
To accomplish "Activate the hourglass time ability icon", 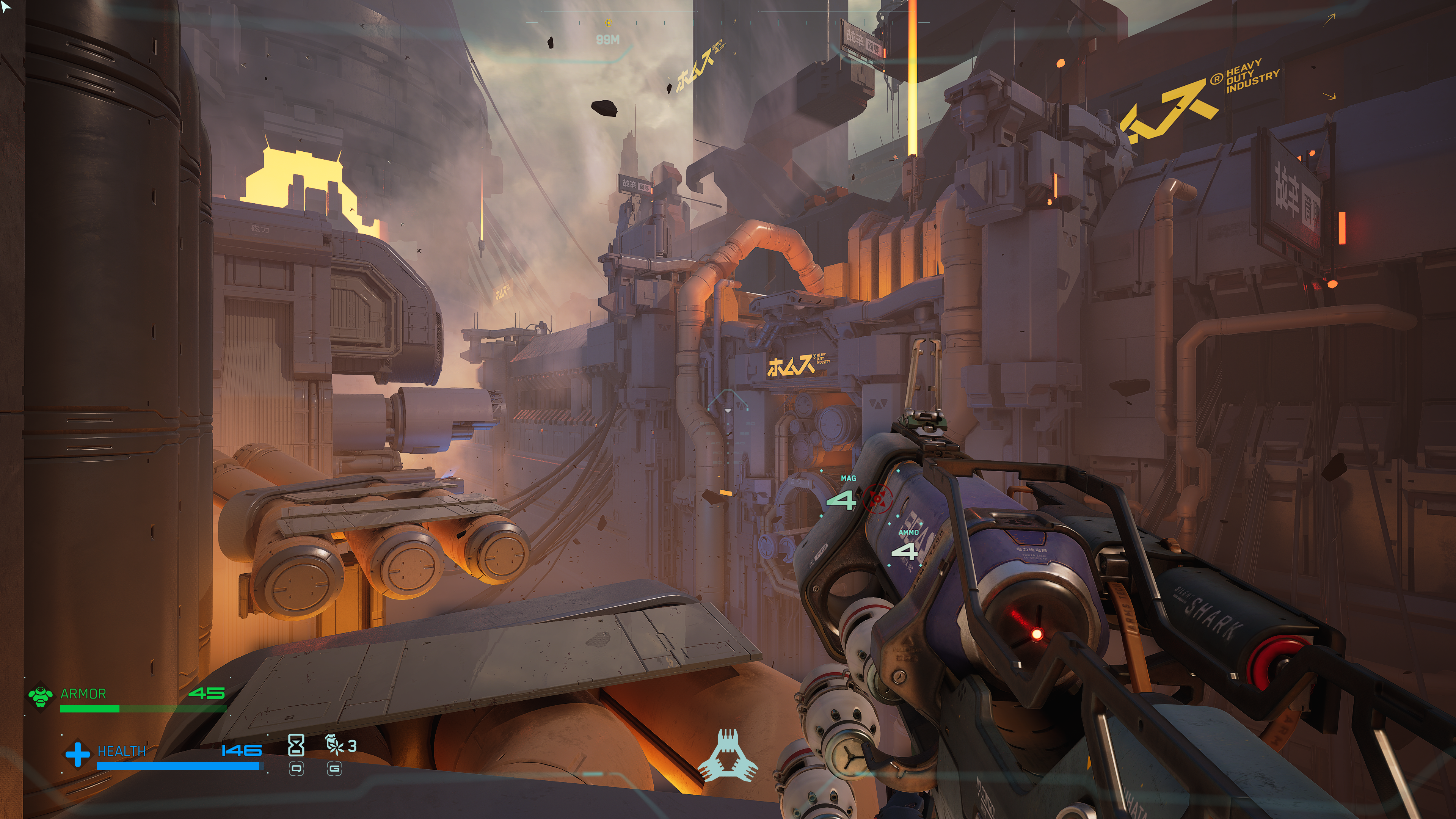I will (x=296, y=745).
